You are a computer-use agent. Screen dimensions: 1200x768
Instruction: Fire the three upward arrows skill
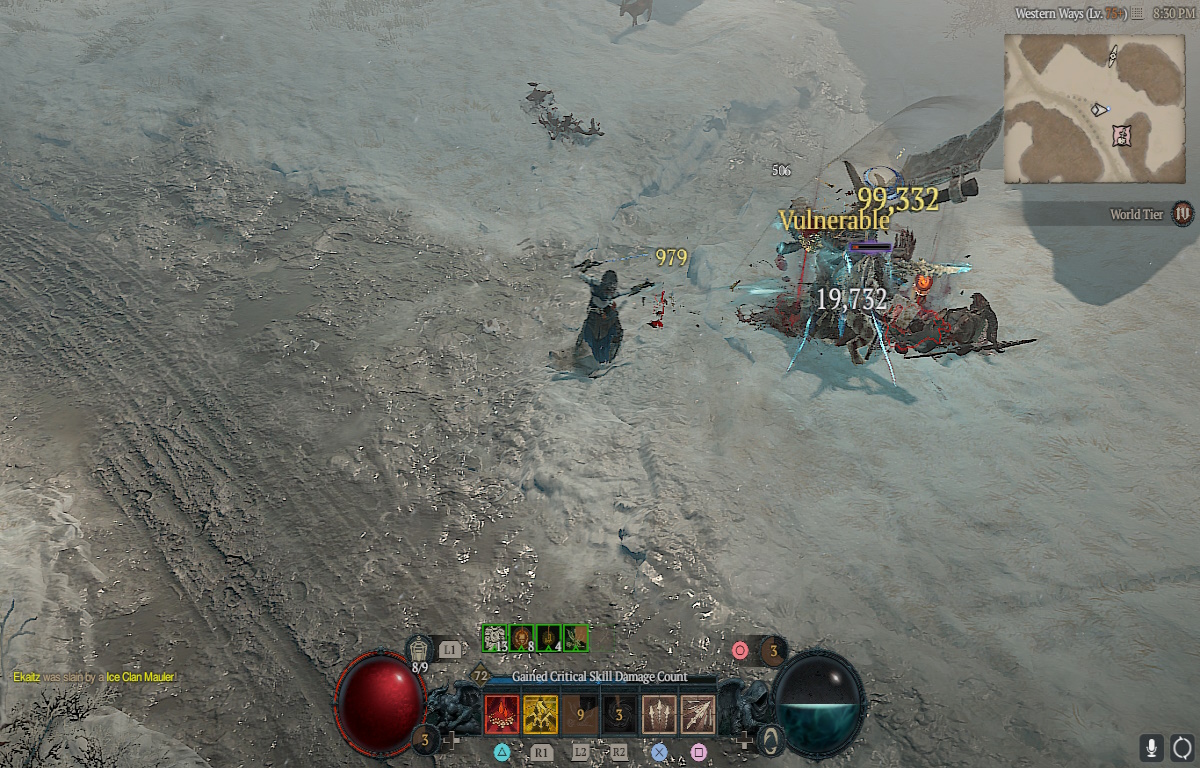coord(659,714)
